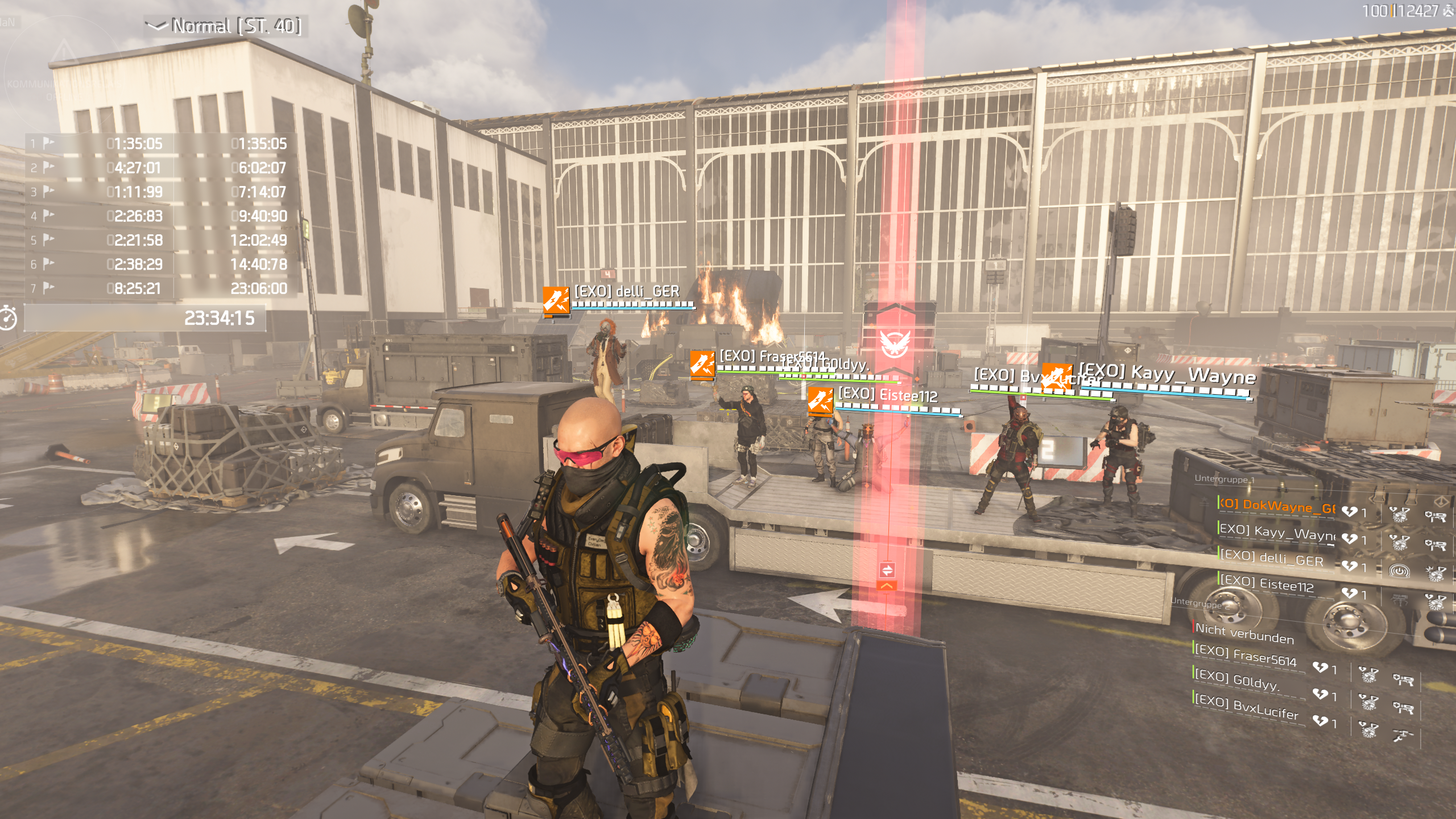Choose delli_GER's row in the group list
This screenshot has width=1456, height=819.
click(1272, 558)
